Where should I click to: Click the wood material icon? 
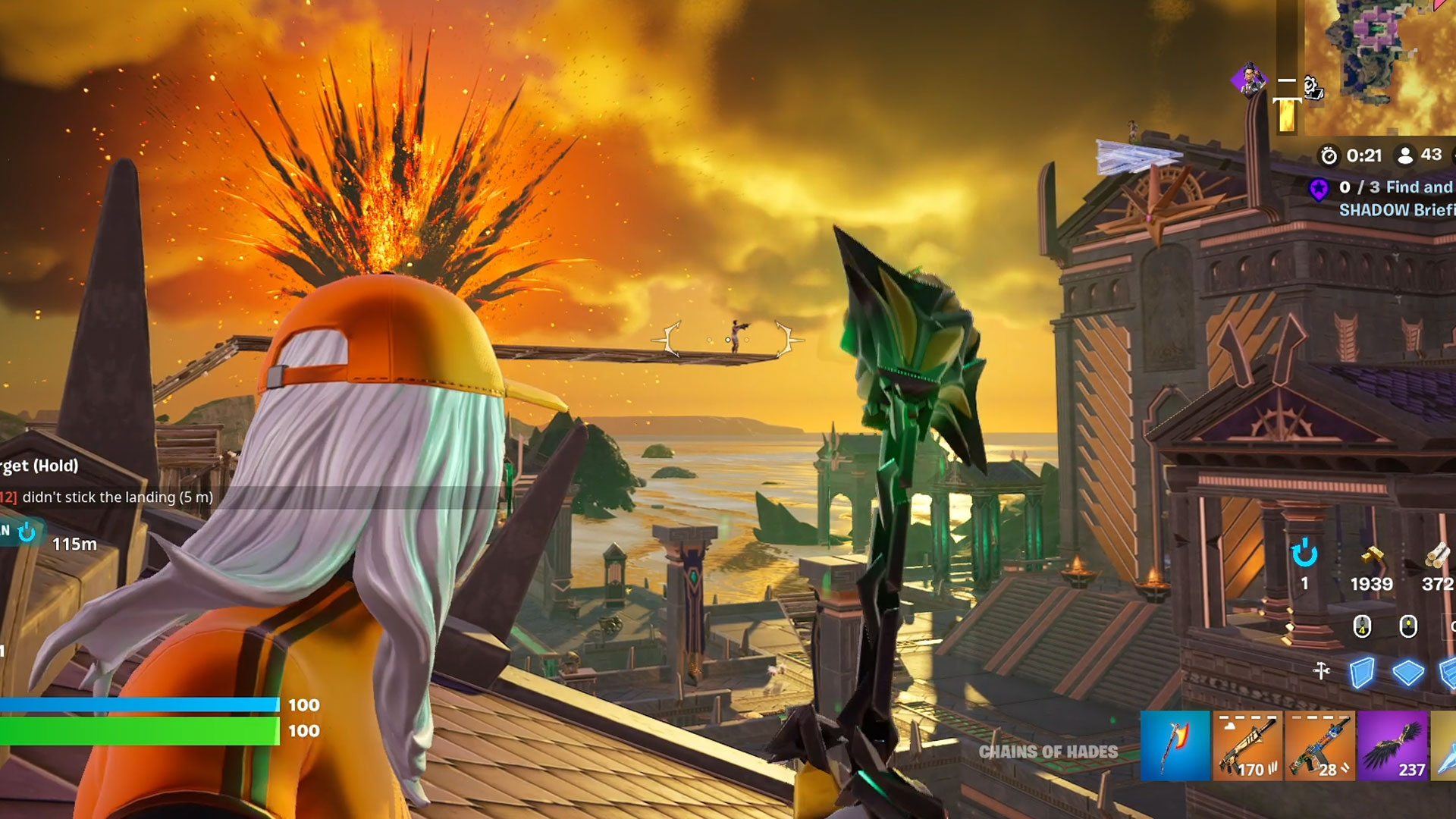click(x=1437, y=557)
